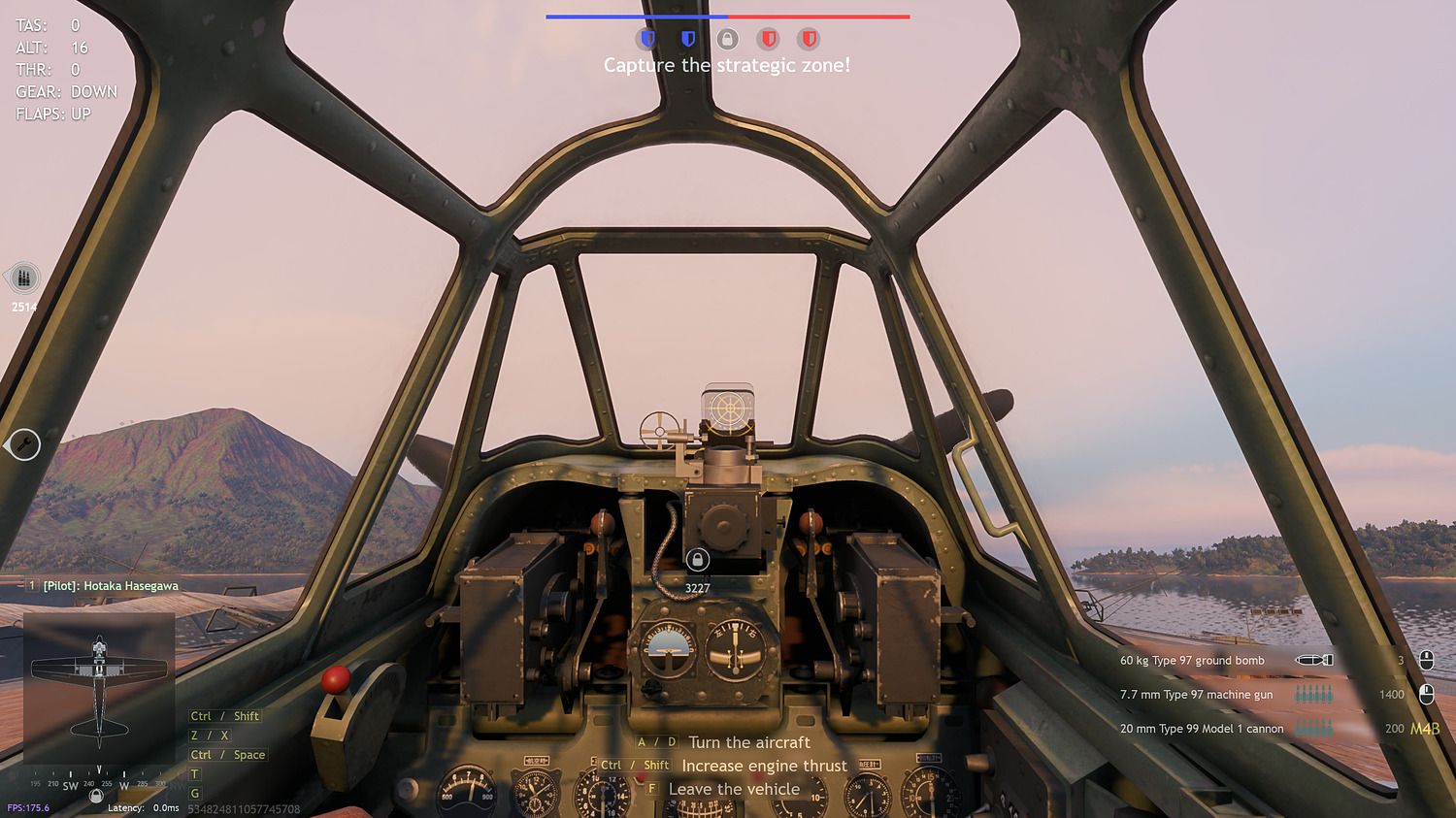Image resolution: width=1456 pixels, height=818 pixels.
Task: Select the 20 mm Type 99 Model 1 cannon
Action: (x=1204, y=728)
